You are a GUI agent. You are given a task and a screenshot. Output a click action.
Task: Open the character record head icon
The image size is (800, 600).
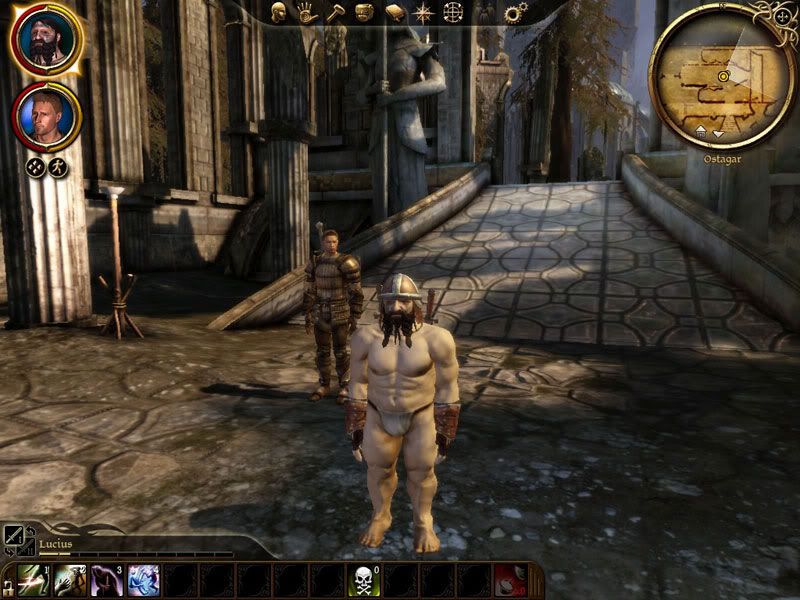click(x=278, y=12)
